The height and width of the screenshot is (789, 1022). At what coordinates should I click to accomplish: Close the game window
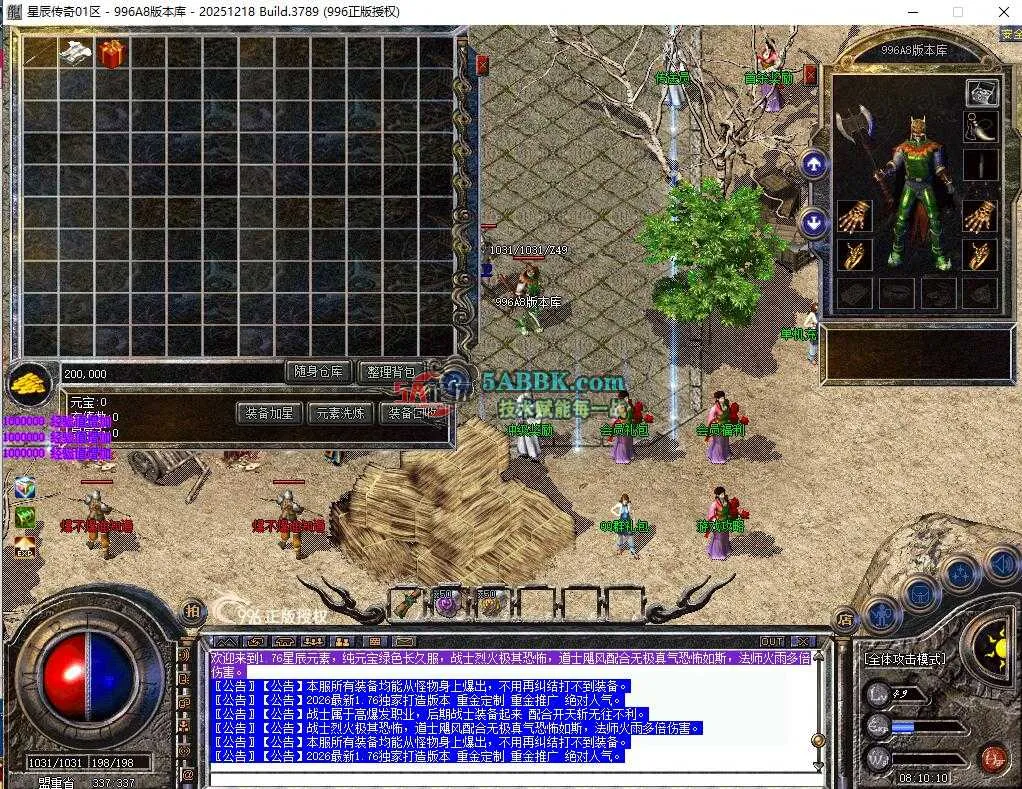[1003, 12]
